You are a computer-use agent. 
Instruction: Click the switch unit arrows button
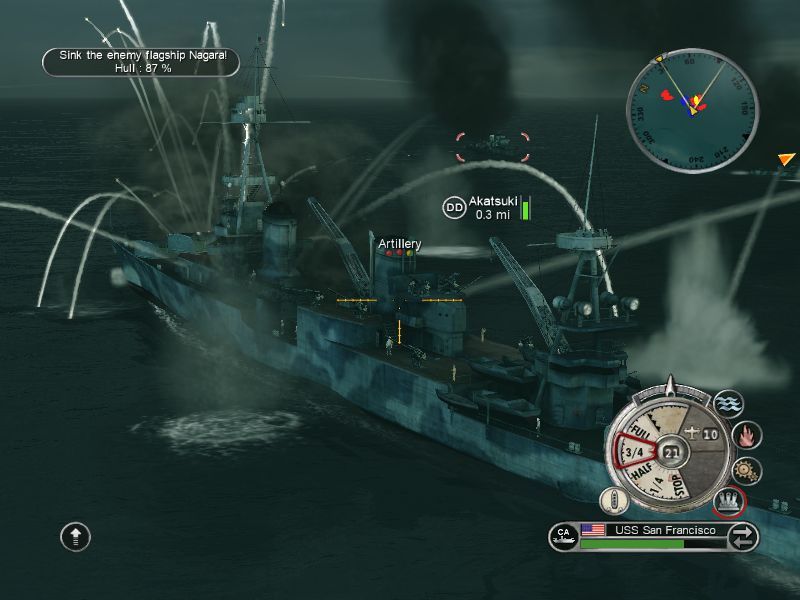tap(742, 537)
